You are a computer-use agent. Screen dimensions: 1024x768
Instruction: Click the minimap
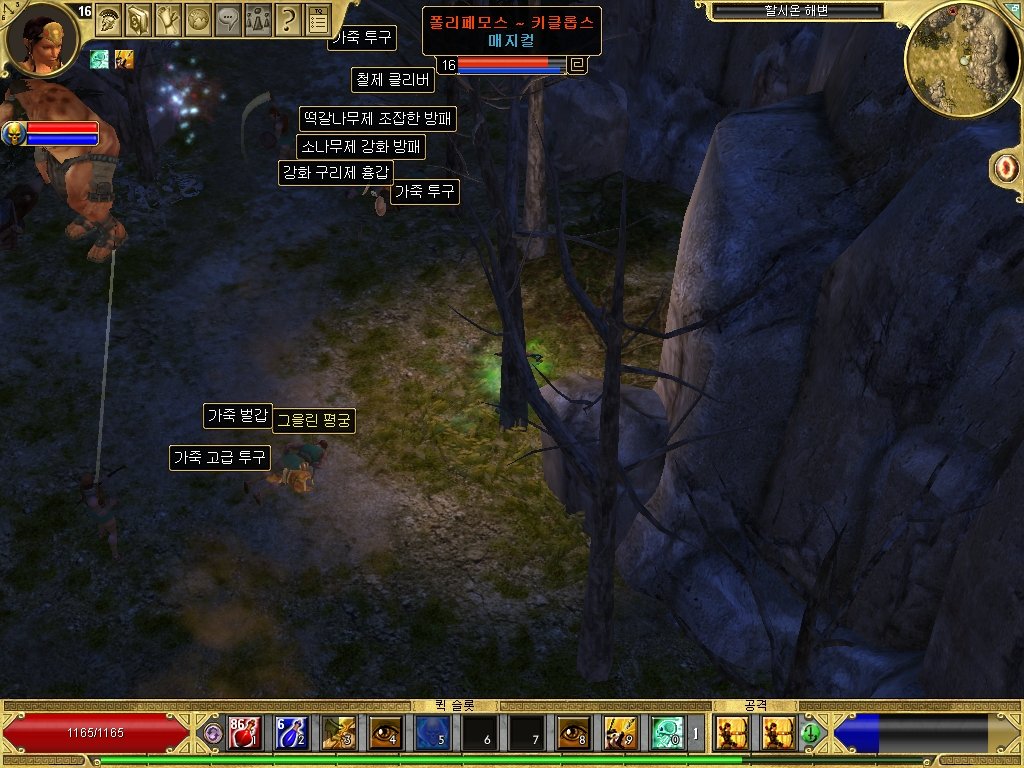(x=961, y=58)
